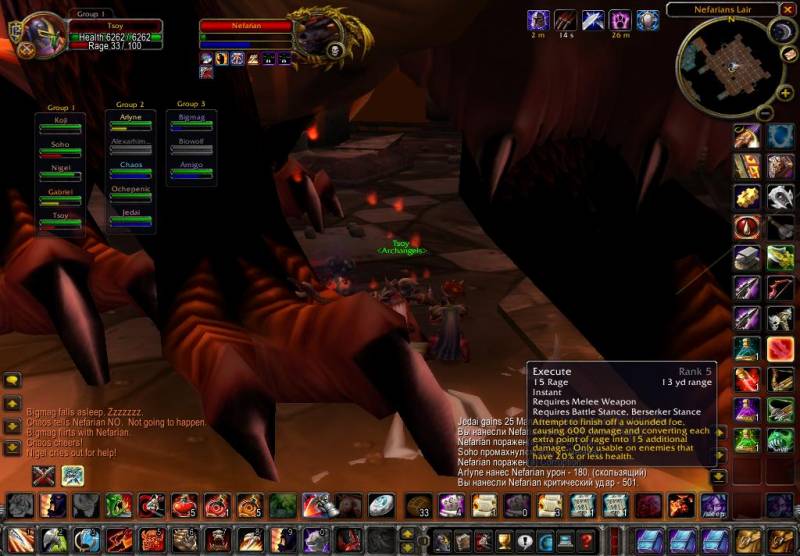The height and width of the screenshot is (556, 800).
Task: Click Tsoy's player portrait
Action: 42,36
